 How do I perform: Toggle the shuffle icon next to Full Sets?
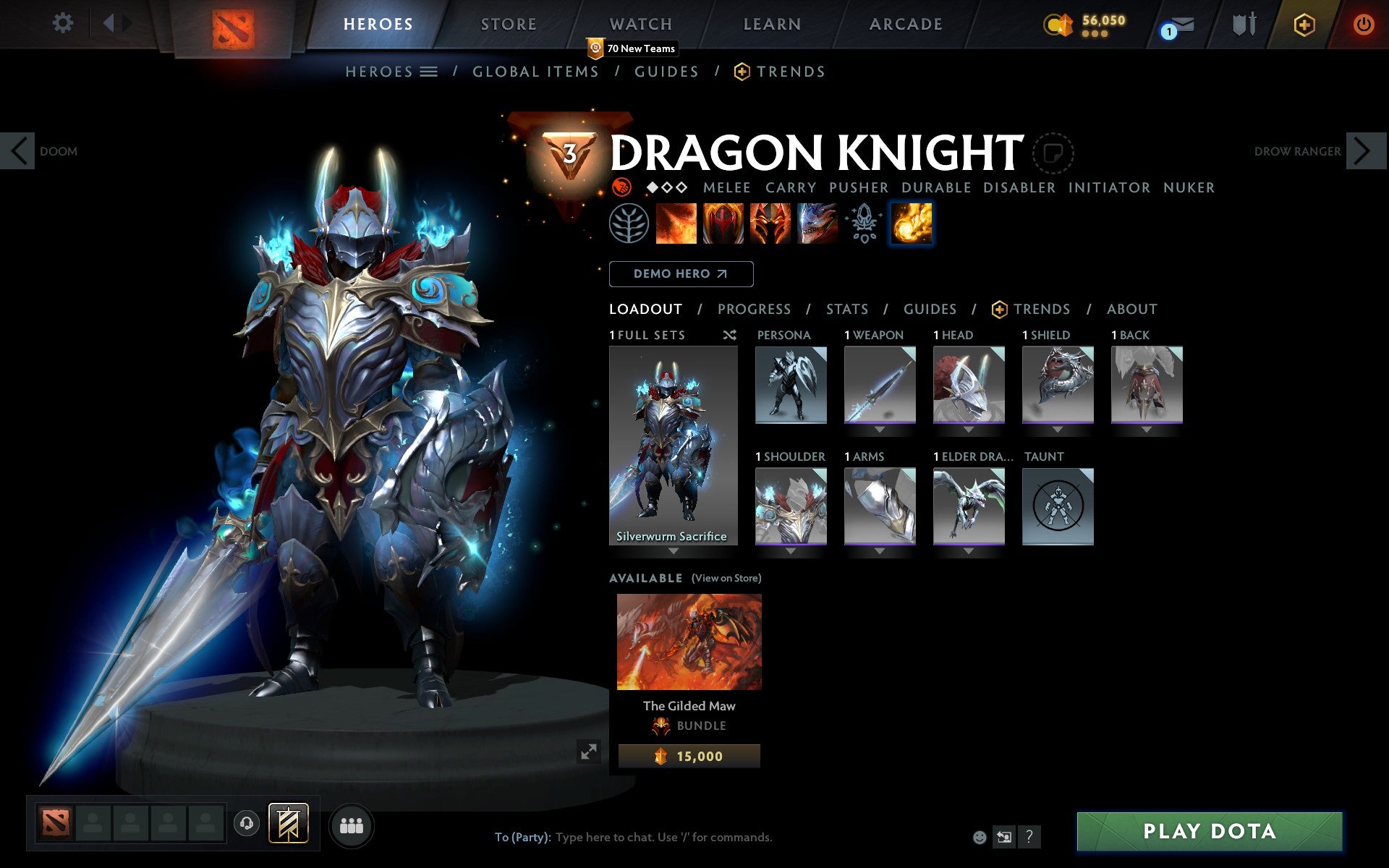729,335
